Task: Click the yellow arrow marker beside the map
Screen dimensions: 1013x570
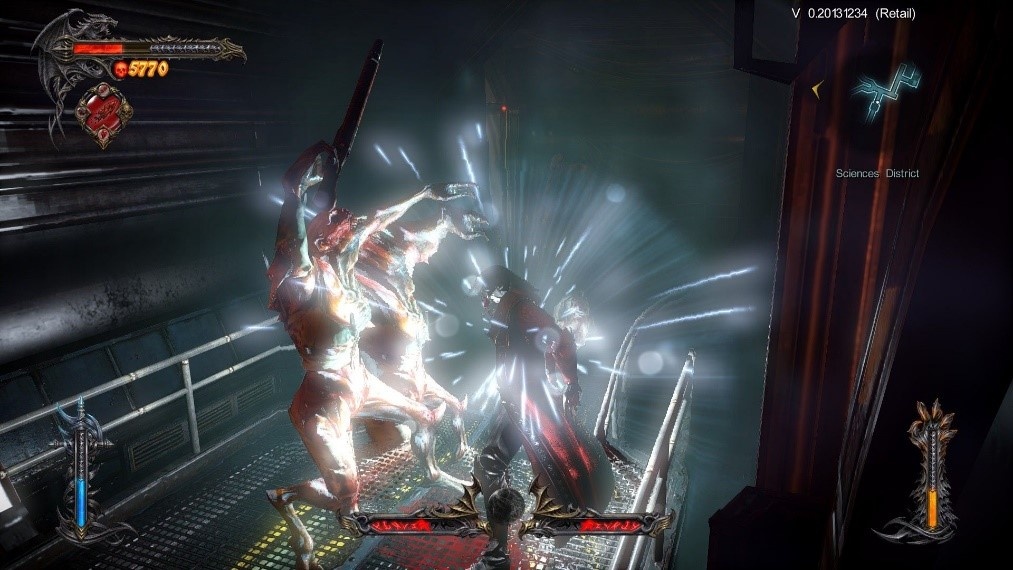Action: point(818,90)
